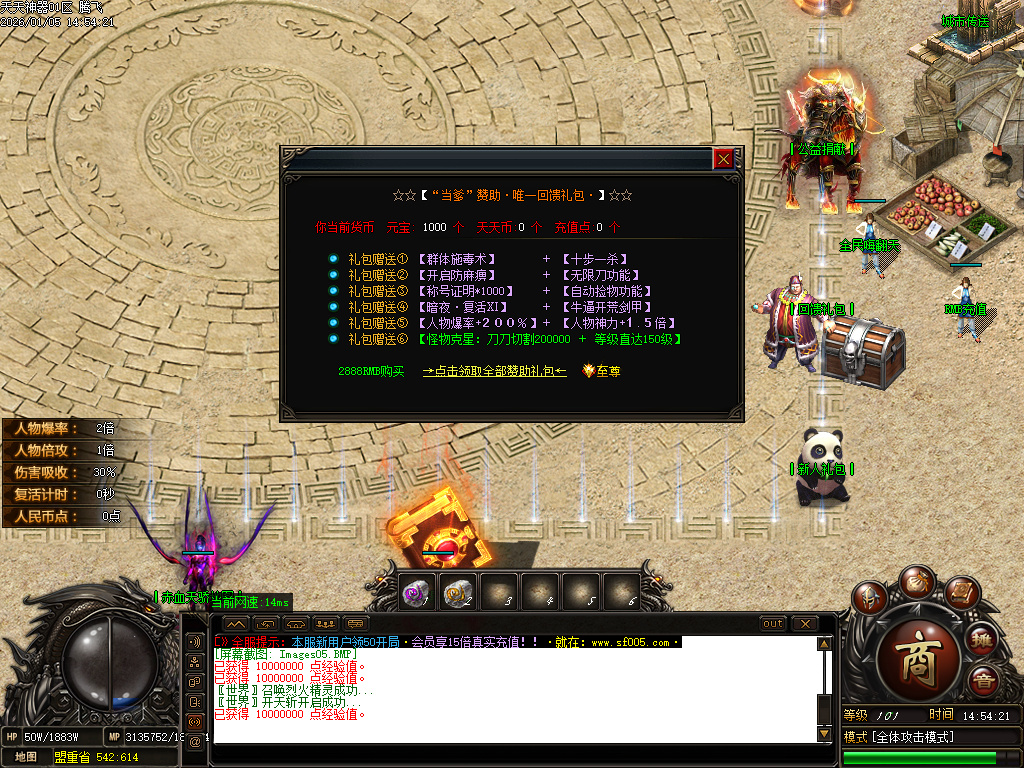This screenshot has width=1024, height=768.
Task: Click the chat panel's 'out' button
Action: point(773,624)
